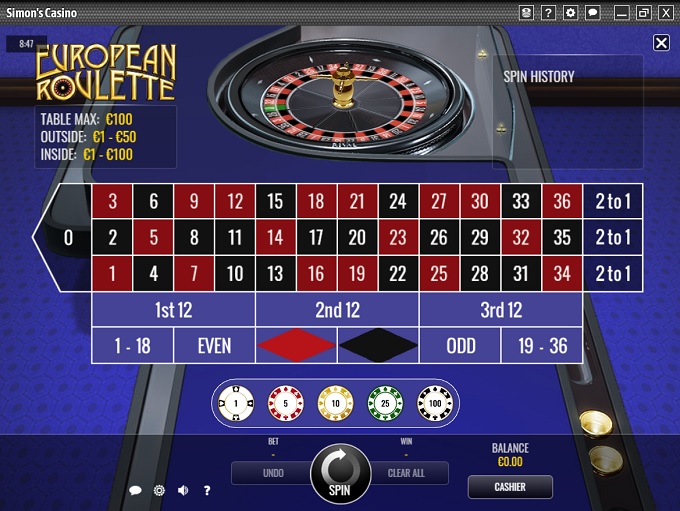This screenshot has width=680, height=511.
Task: Close the roulette table with the X
Action: pos(661,43)
